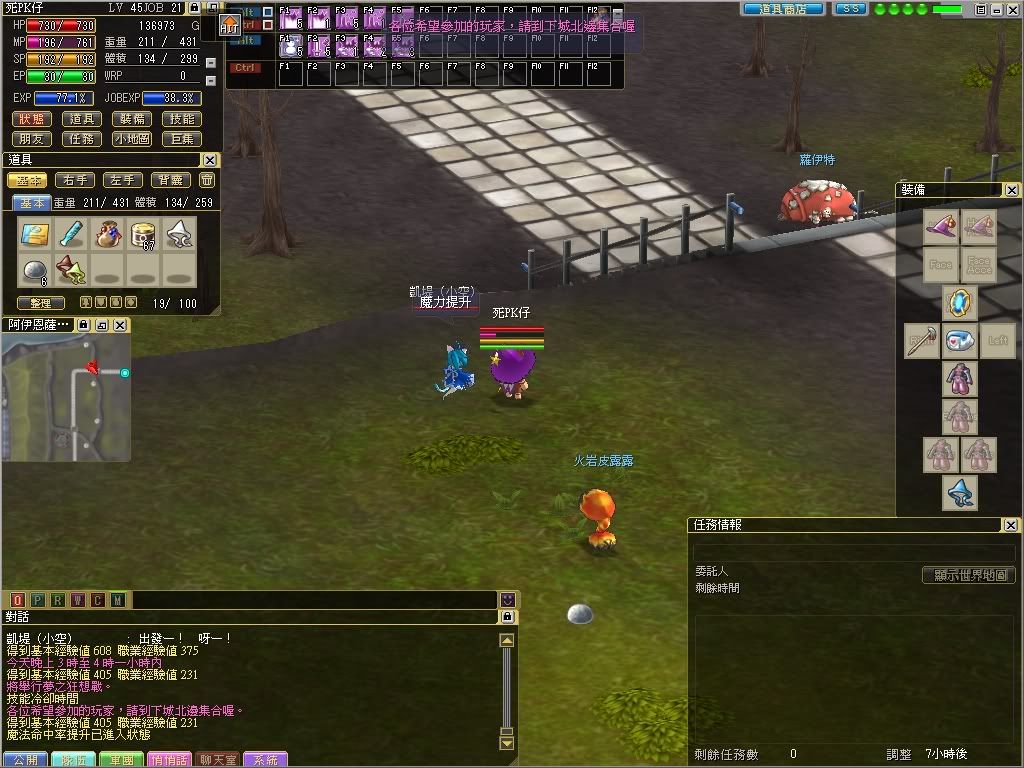Close the 裝備 equipment window
The width and height of the screenshot is (1024, 768).
(1012, 190)
